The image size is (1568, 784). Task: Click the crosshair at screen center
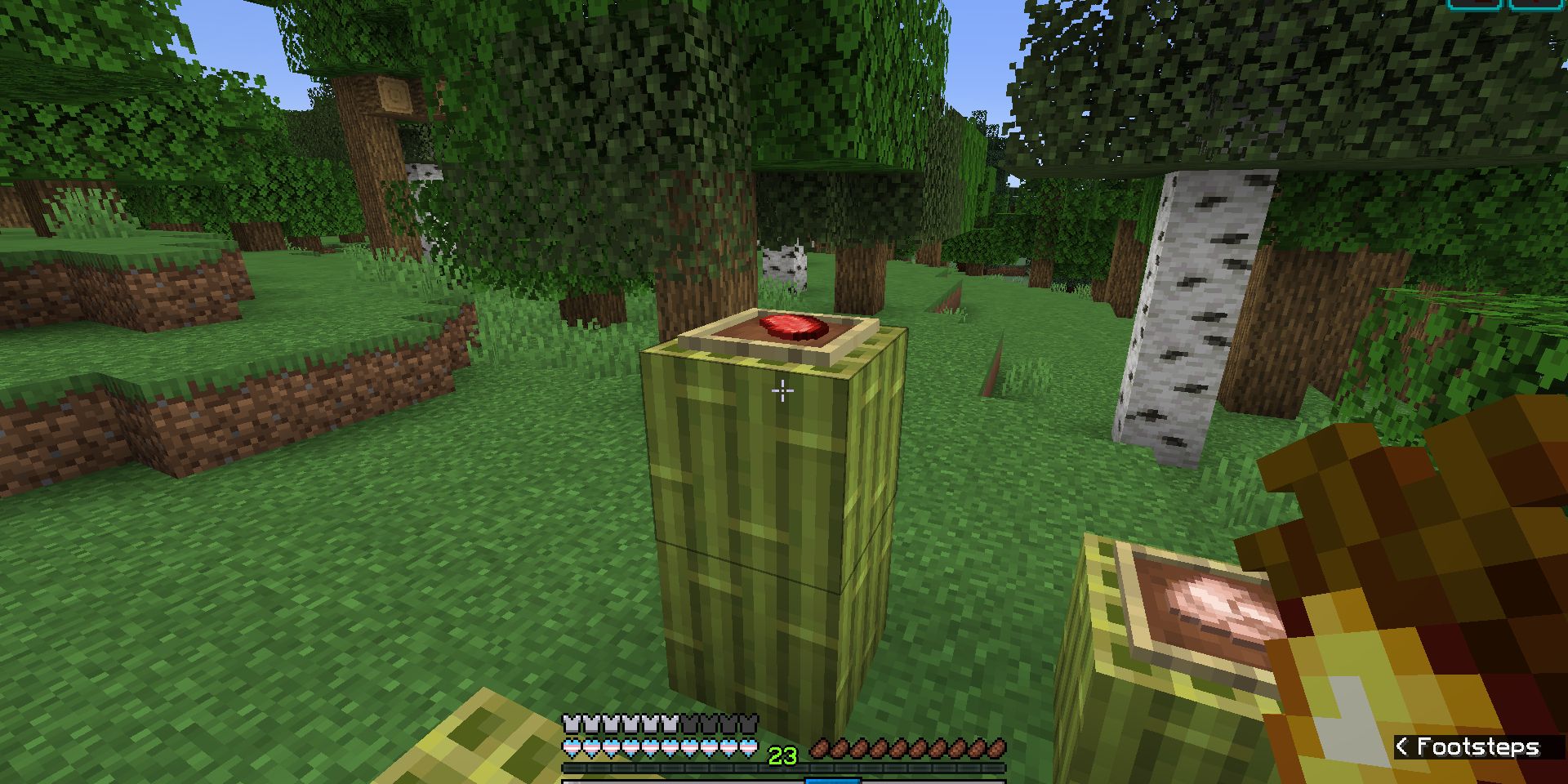[x=782, y=392]
